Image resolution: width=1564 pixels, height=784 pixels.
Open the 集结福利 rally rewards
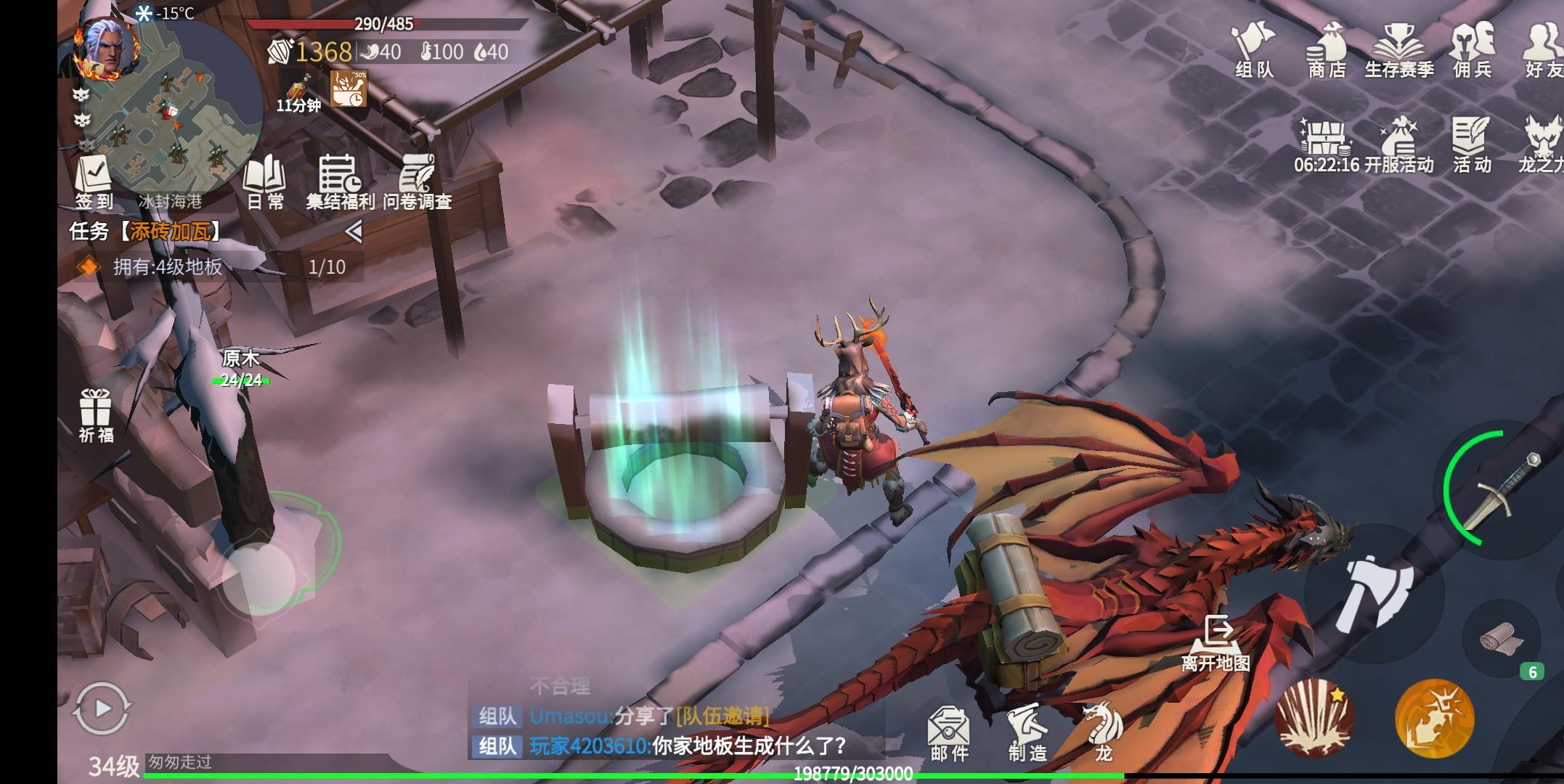tap(339, 181)
